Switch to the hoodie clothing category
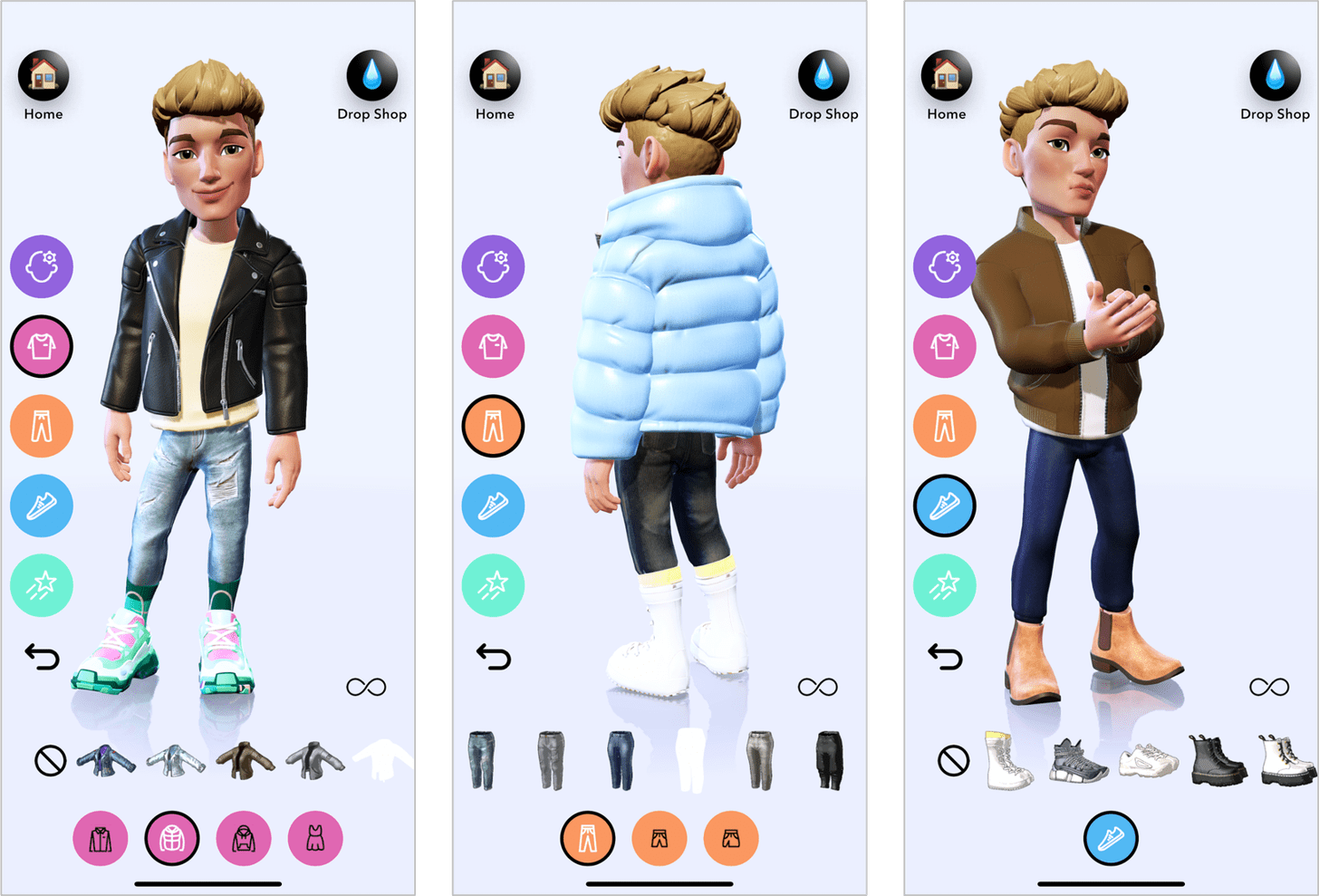Viewport: 1319px width, 896px height. click(x=244, y=838)
